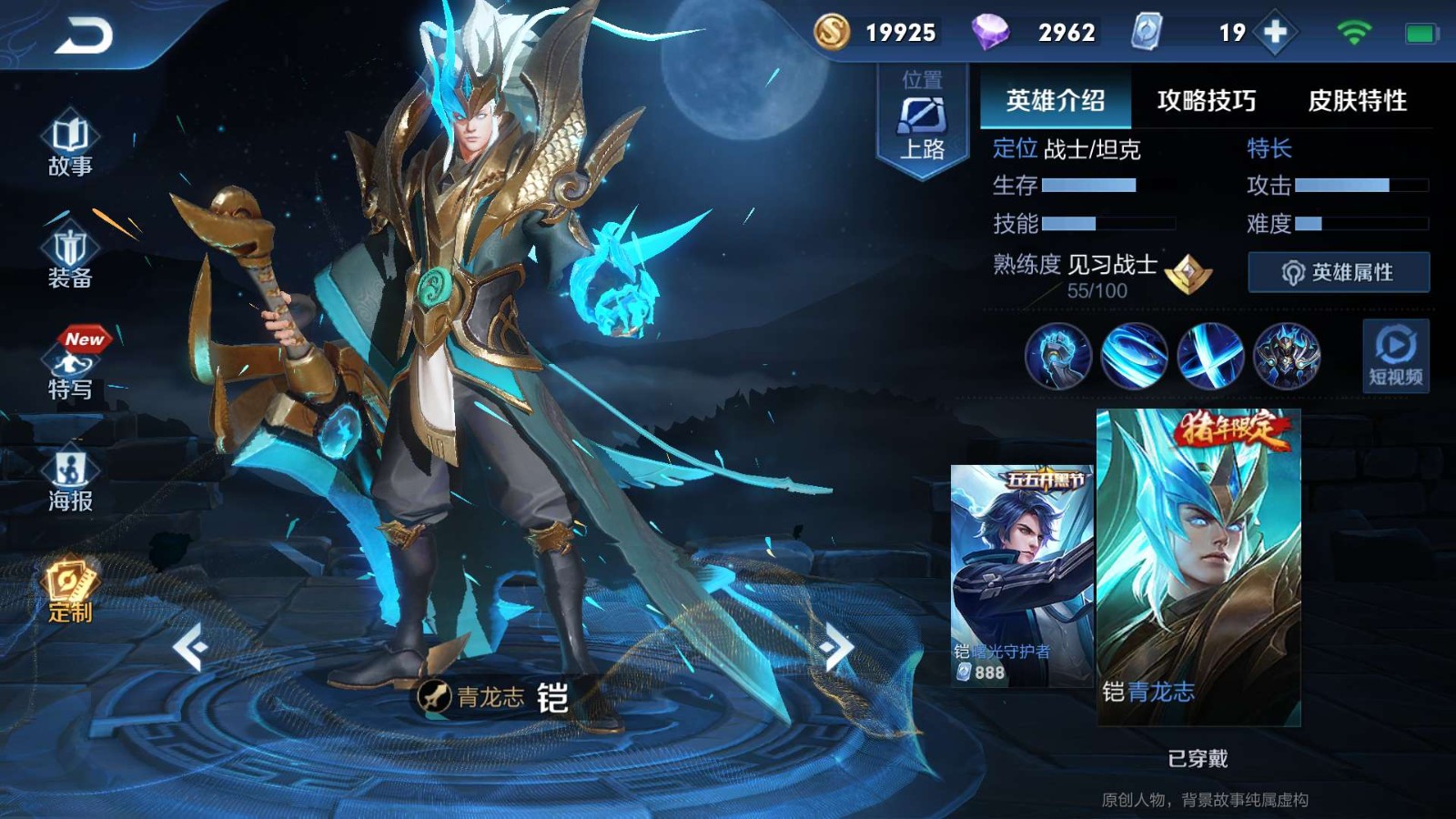Click the gold coin currency icon

(832, 32)
